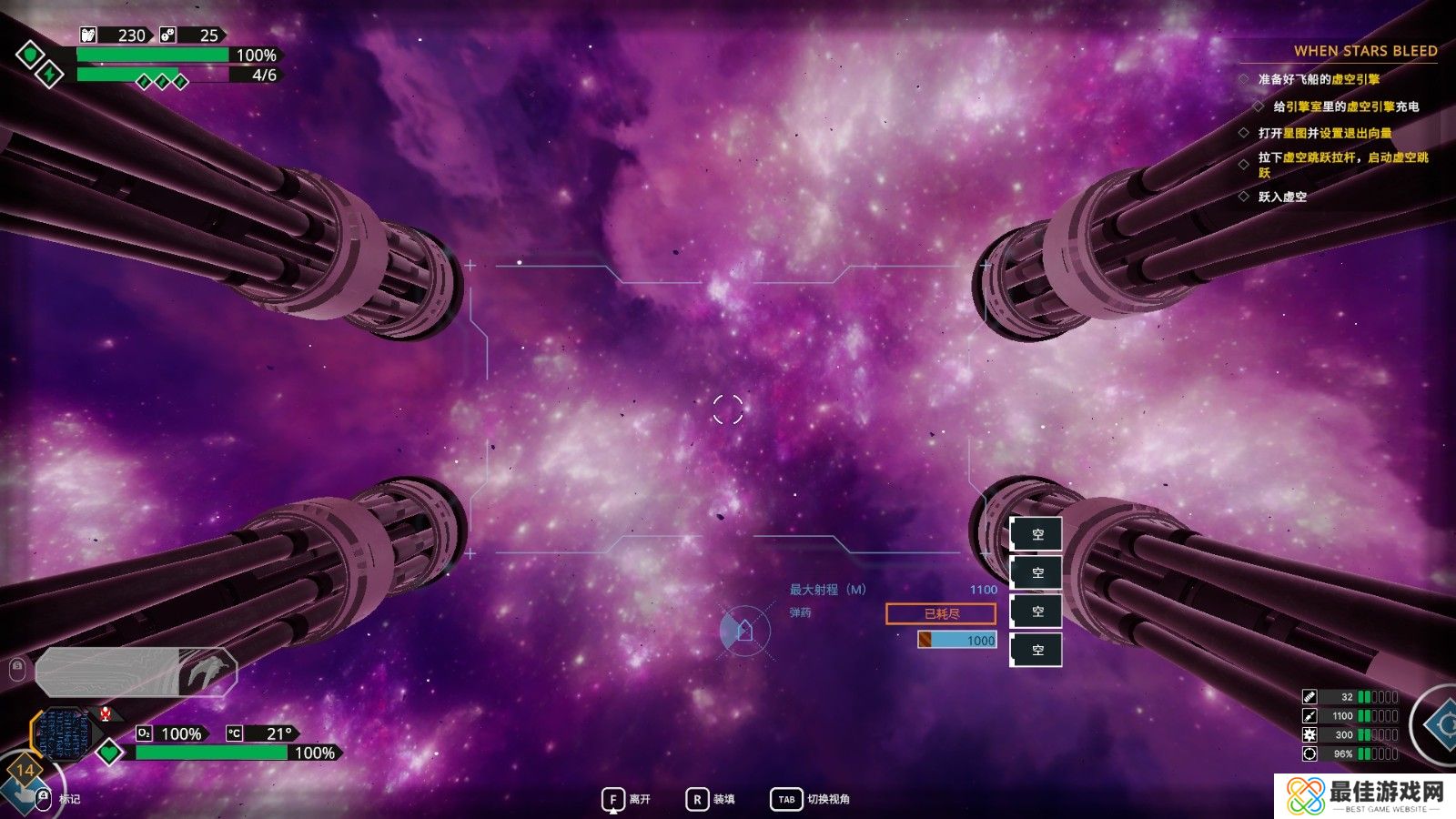Screen dimensions: 1456x819
Task: Click the muted microphone icon
Action: [106, 713]
